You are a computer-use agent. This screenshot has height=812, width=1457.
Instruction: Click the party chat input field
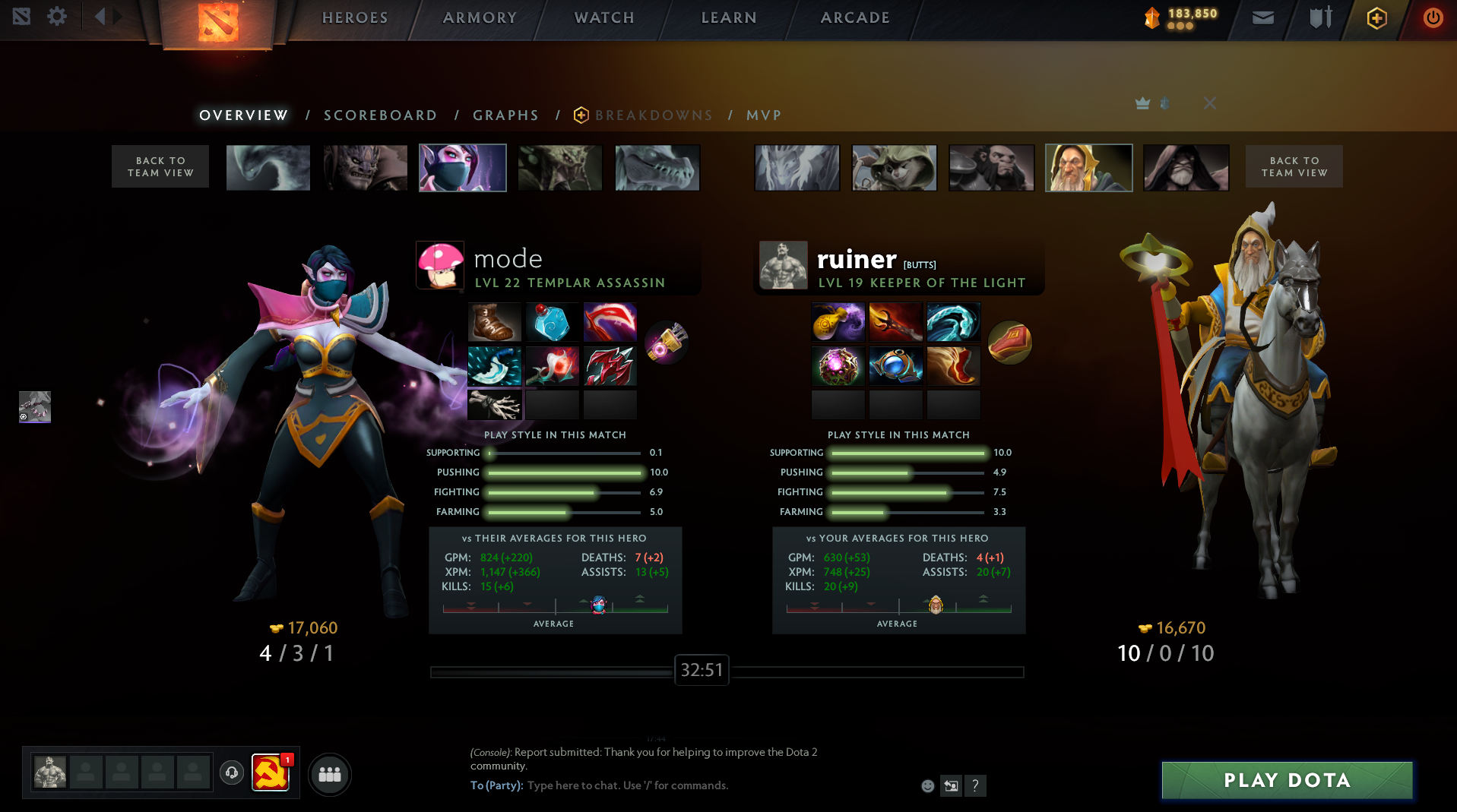click(x=684, y=785)
